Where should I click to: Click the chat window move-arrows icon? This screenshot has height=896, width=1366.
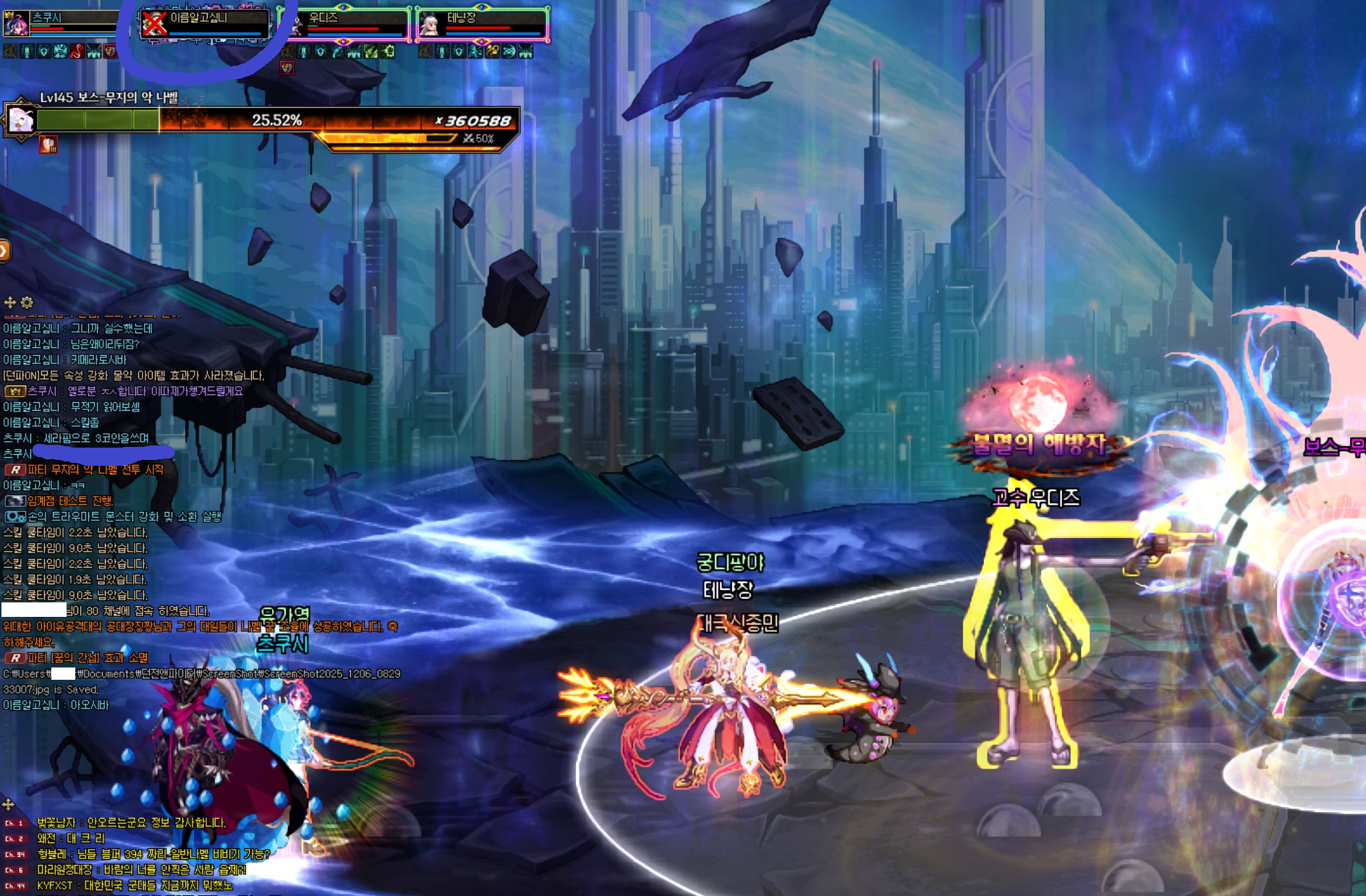[10, 302]
